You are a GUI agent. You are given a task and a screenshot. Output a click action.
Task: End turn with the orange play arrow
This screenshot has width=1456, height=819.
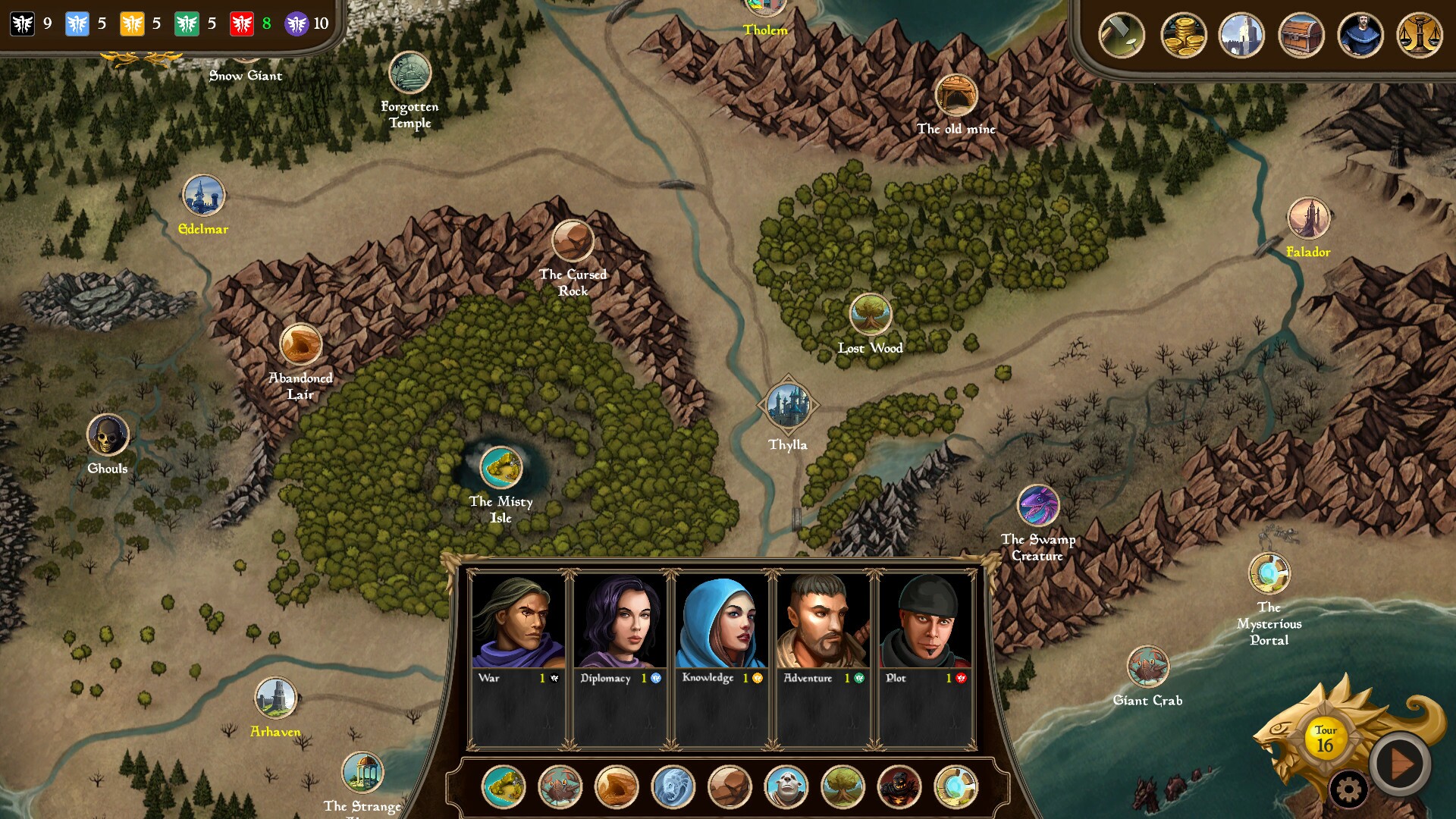pyautogui.click(x=1400, y=764)
